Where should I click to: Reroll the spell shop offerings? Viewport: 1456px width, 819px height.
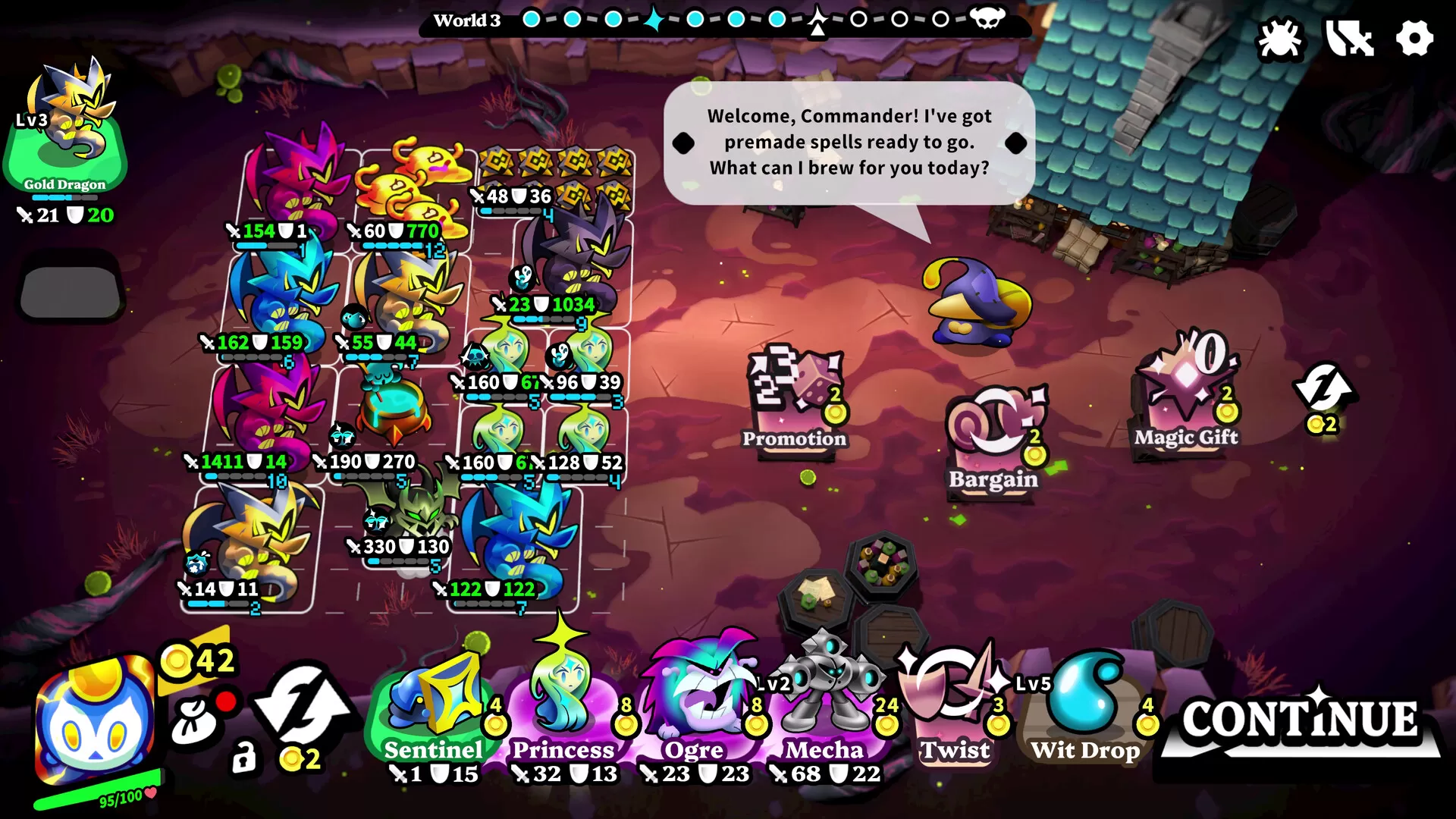click(1324, 394)
